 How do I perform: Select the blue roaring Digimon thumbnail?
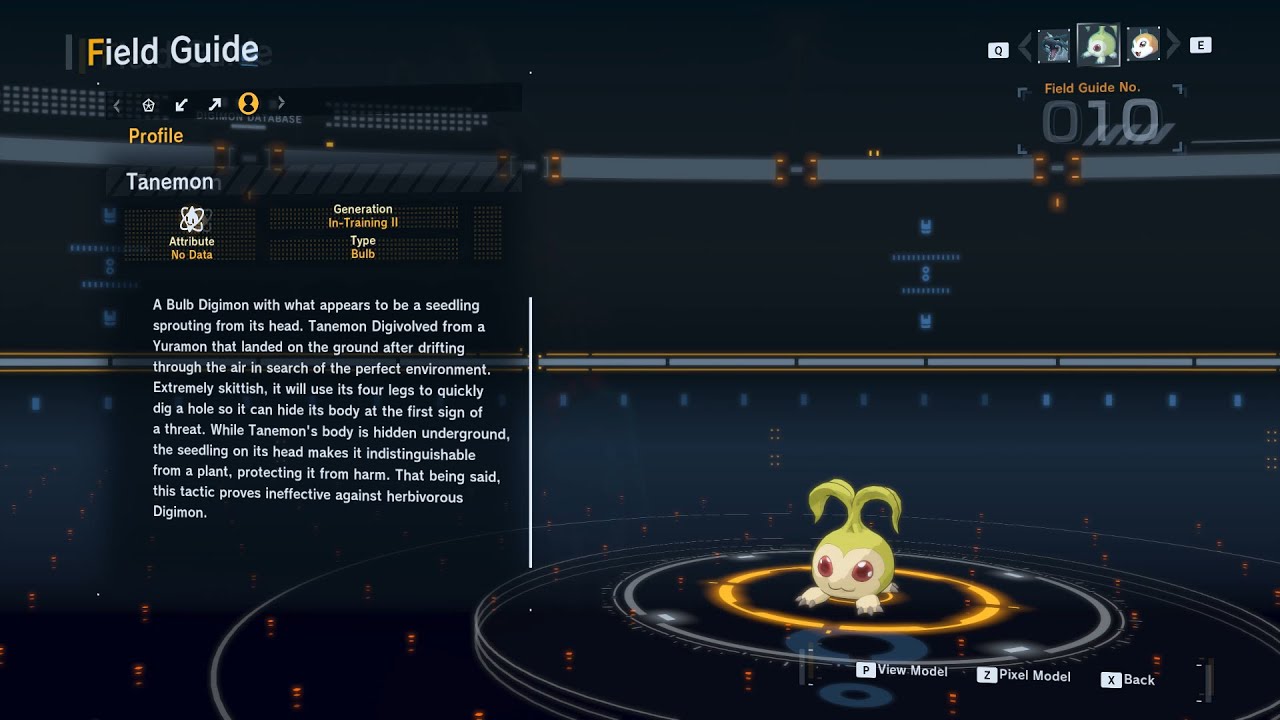1054,46
